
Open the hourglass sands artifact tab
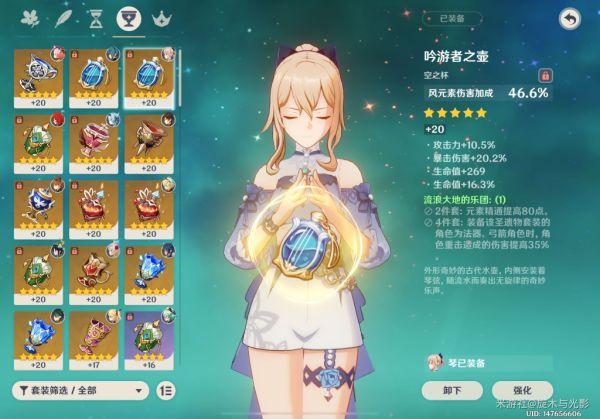point(95,18)
